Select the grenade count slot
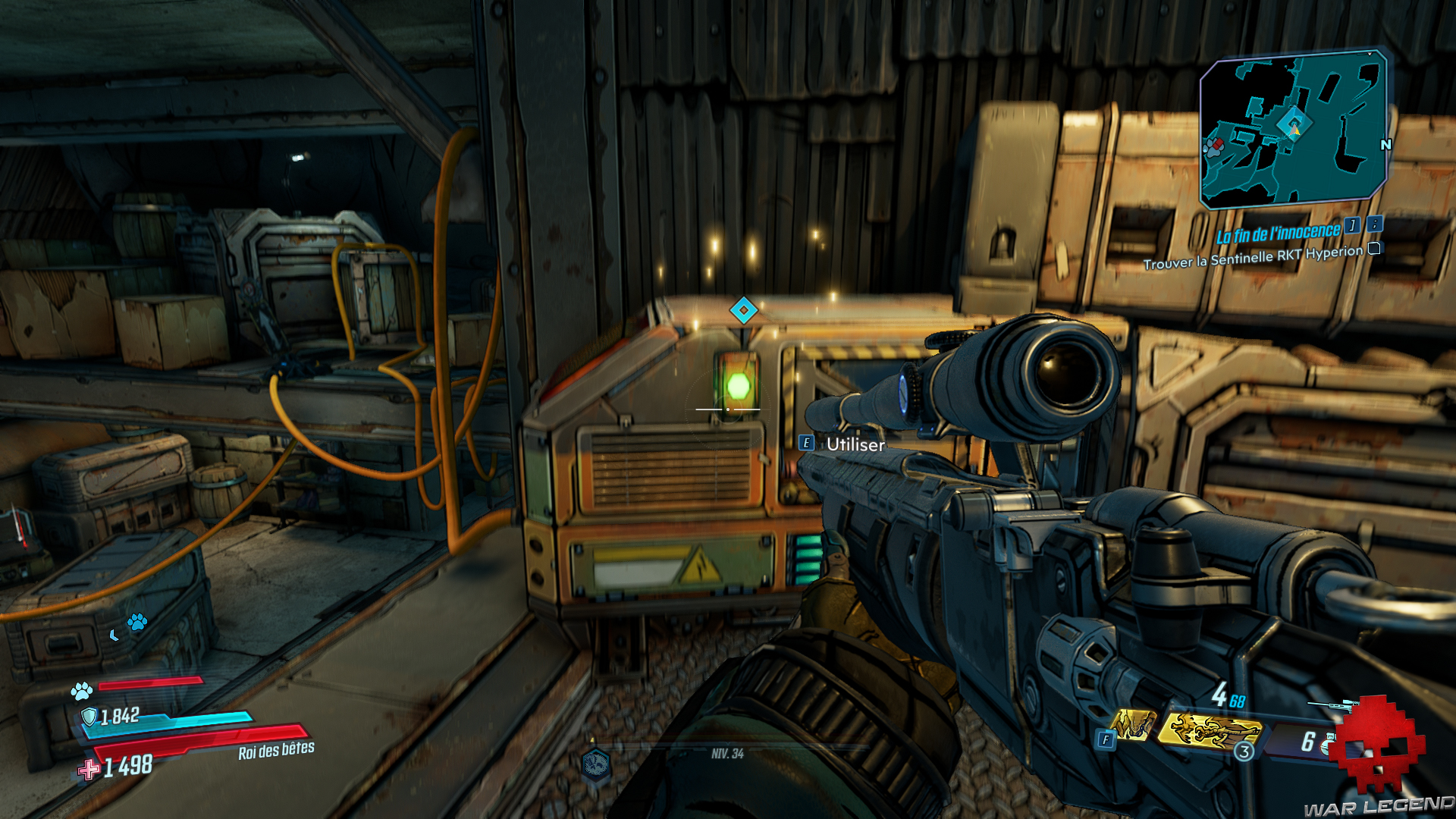 1310,741
